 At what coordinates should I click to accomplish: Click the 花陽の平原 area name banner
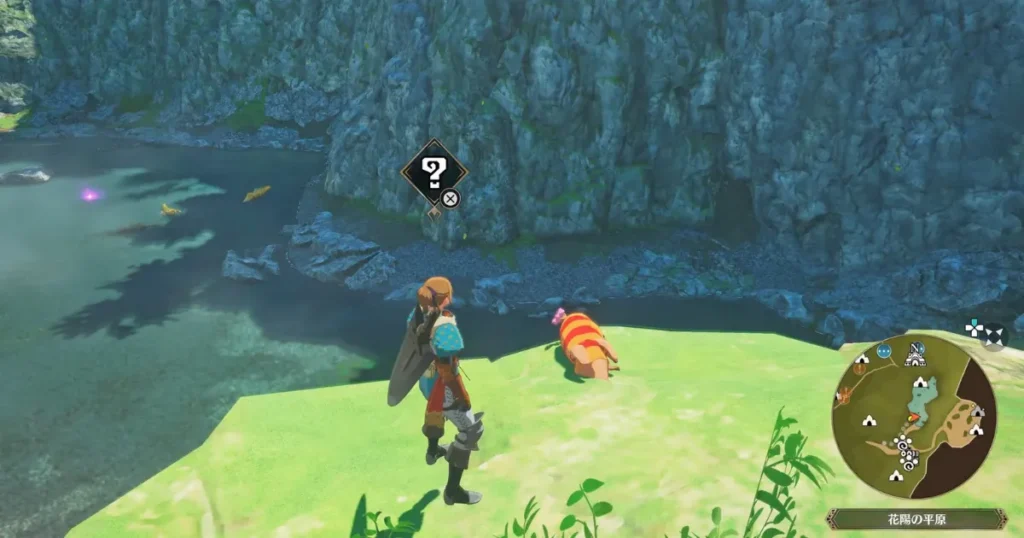point(916,519)
